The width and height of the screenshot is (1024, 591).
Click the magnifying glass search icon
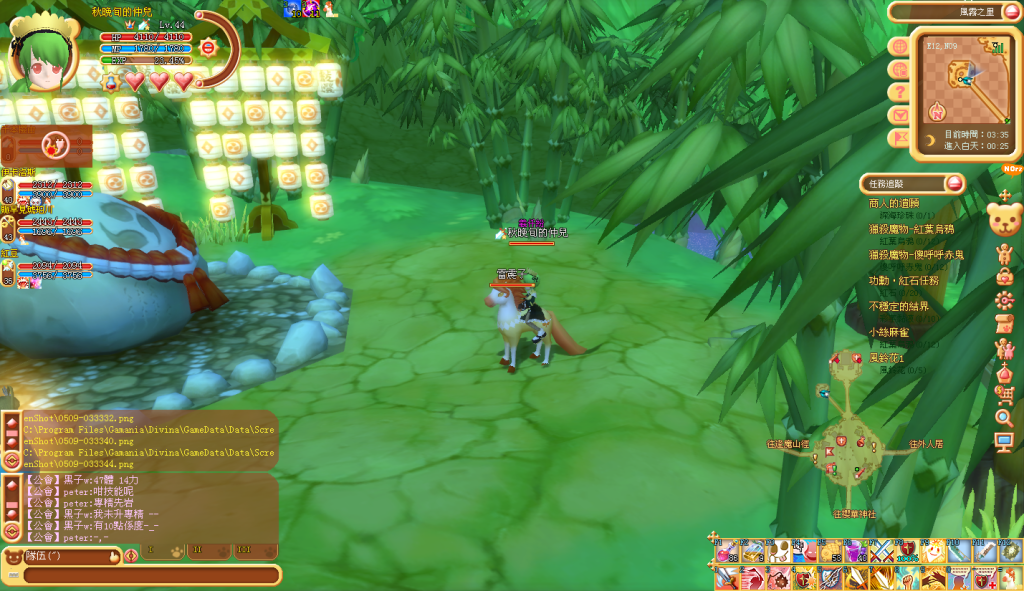1004,417
